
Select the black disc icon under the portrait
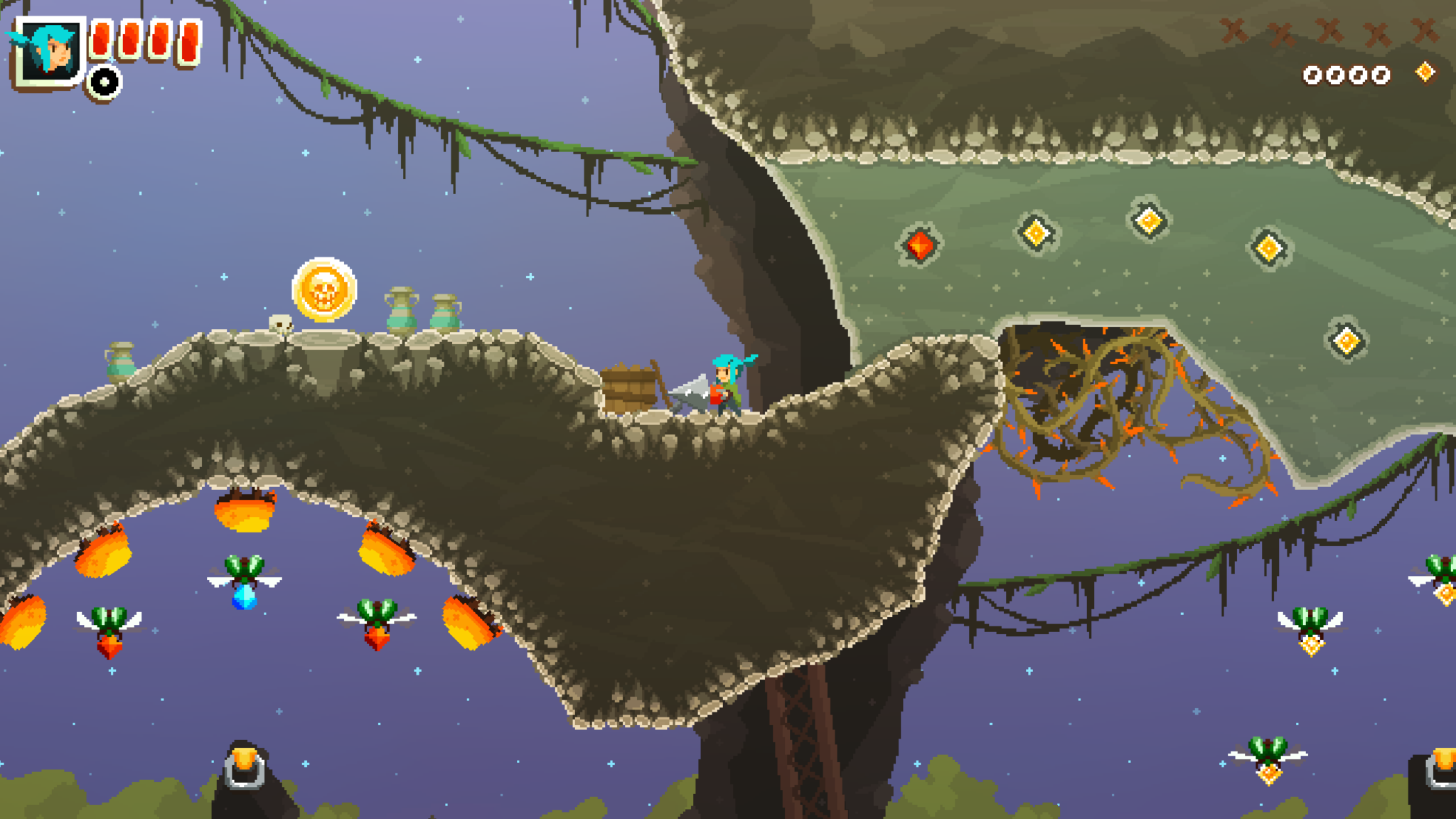click(105, 82)
